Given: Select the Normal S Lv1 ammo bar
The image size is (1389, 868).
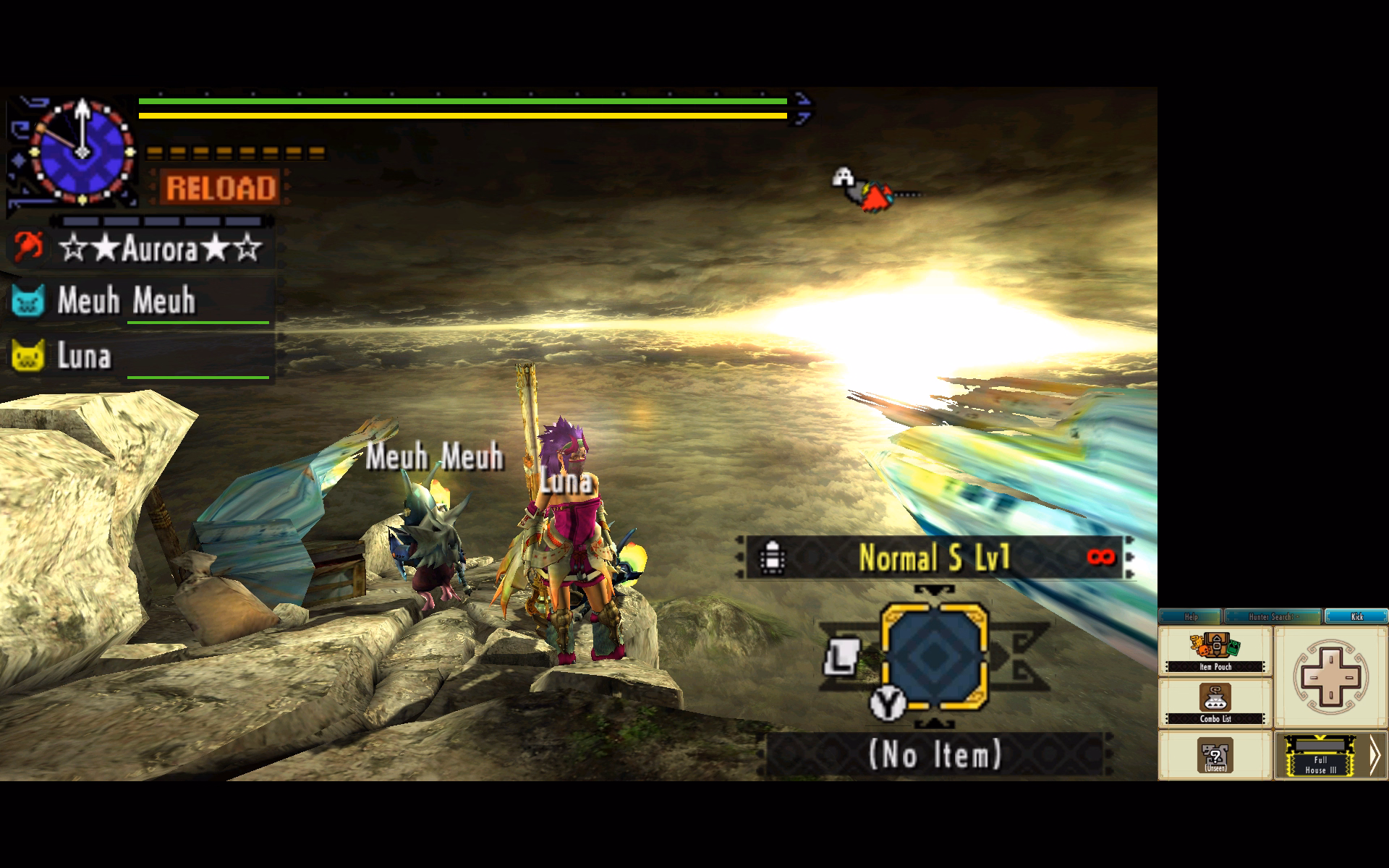Looking at the screenshot, I should [x=935, y=558].
